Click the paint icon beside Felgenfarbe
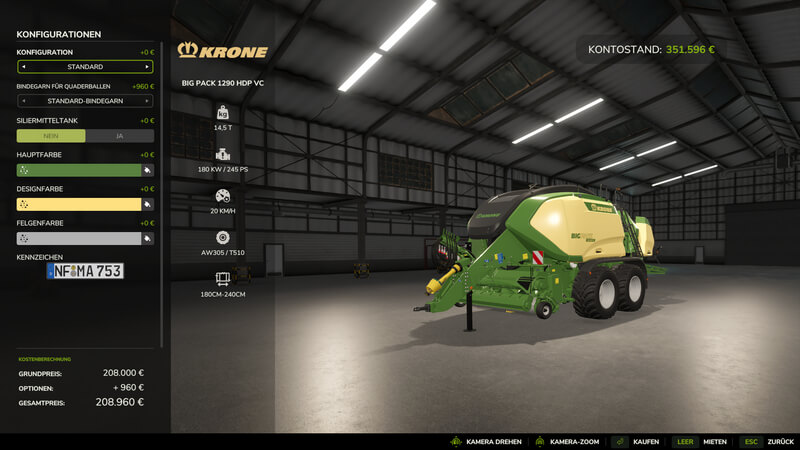 tap(148, 238)
